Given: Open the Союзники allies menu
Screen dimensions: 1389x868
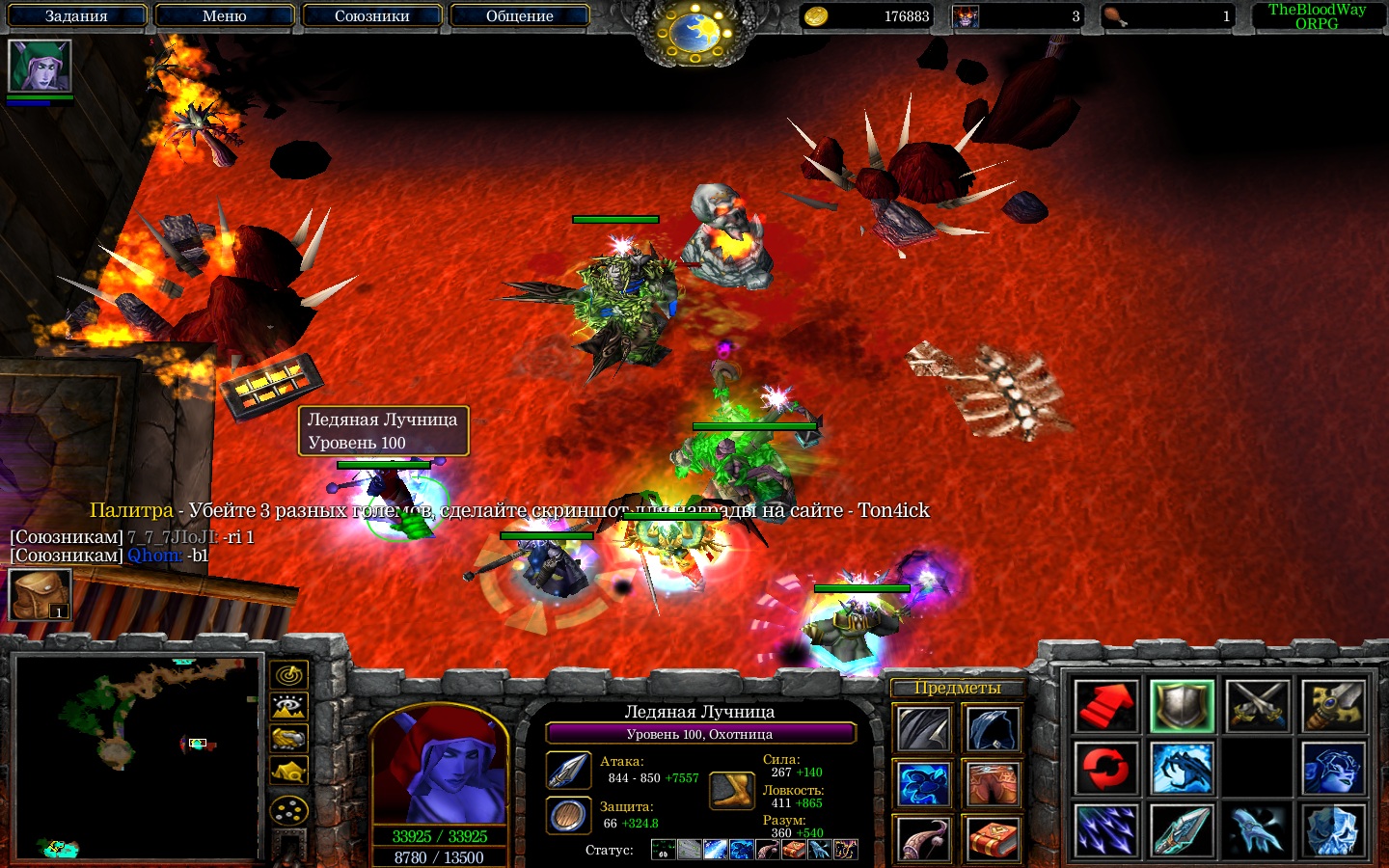Looking at the screenshot, I should point(371,16).
